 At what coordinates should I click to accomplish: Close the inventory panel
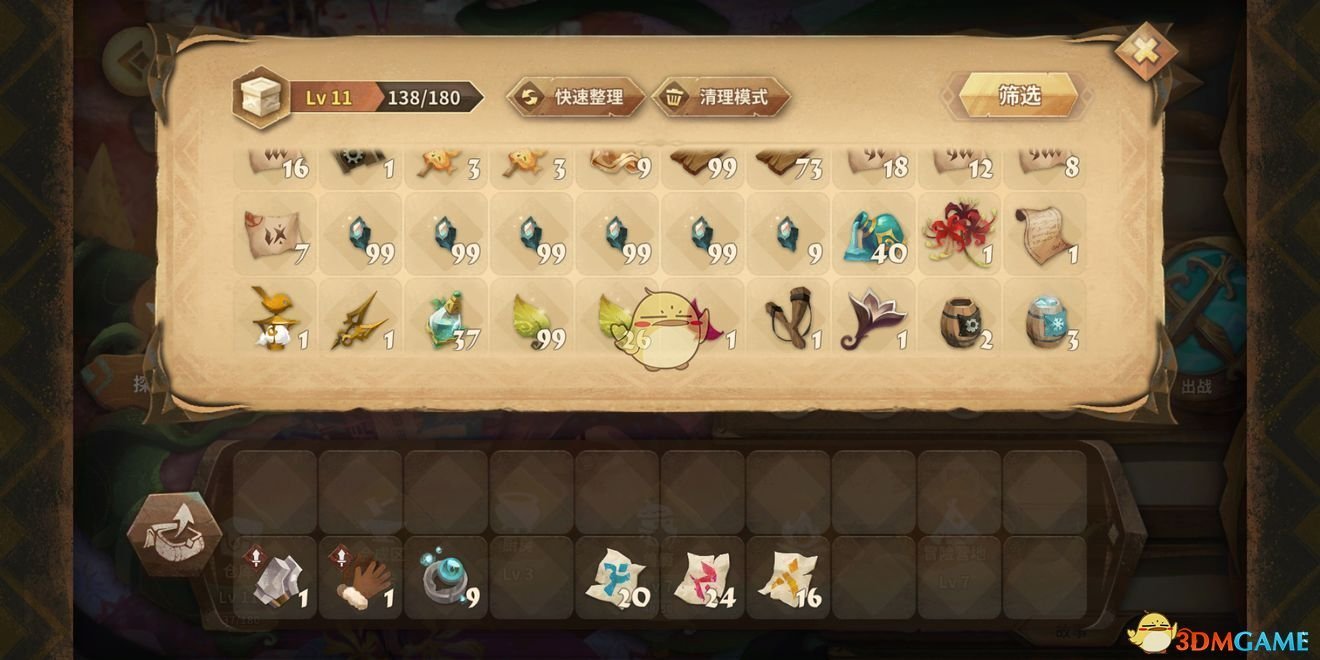(x=1145, y=51)
